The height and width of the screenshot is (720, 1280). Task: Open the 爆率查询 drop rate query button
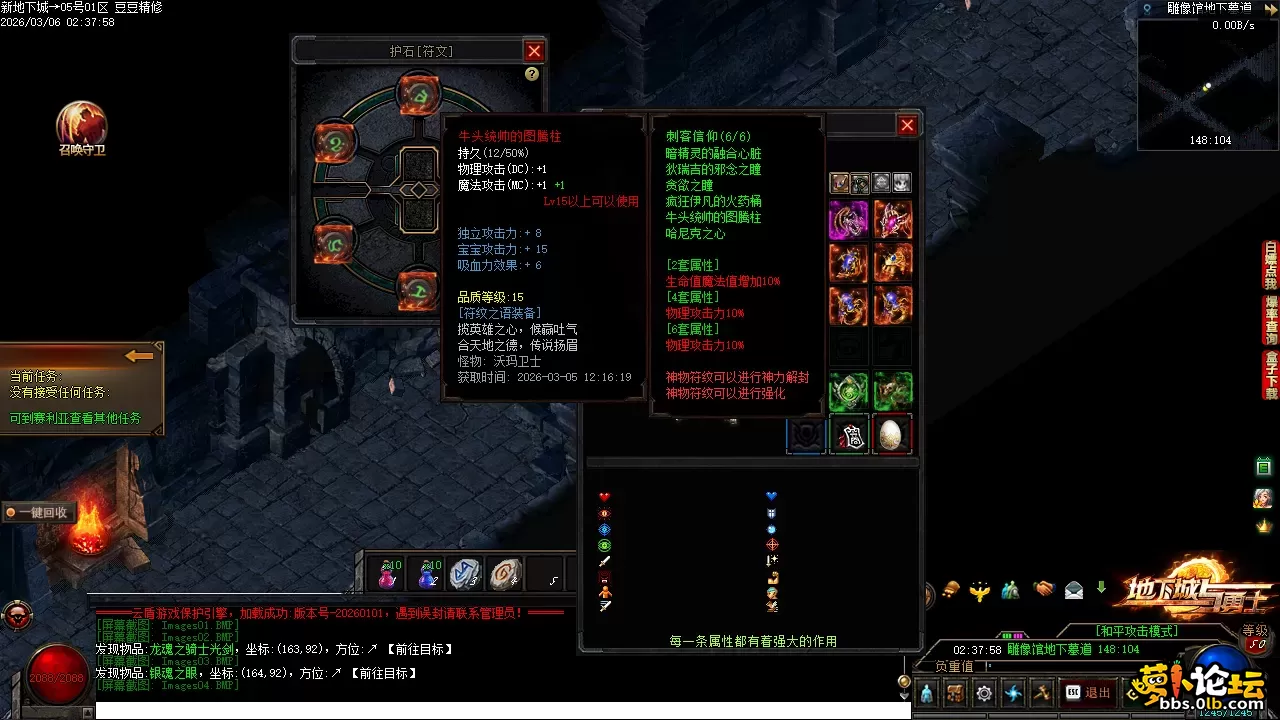[1271, 320]
